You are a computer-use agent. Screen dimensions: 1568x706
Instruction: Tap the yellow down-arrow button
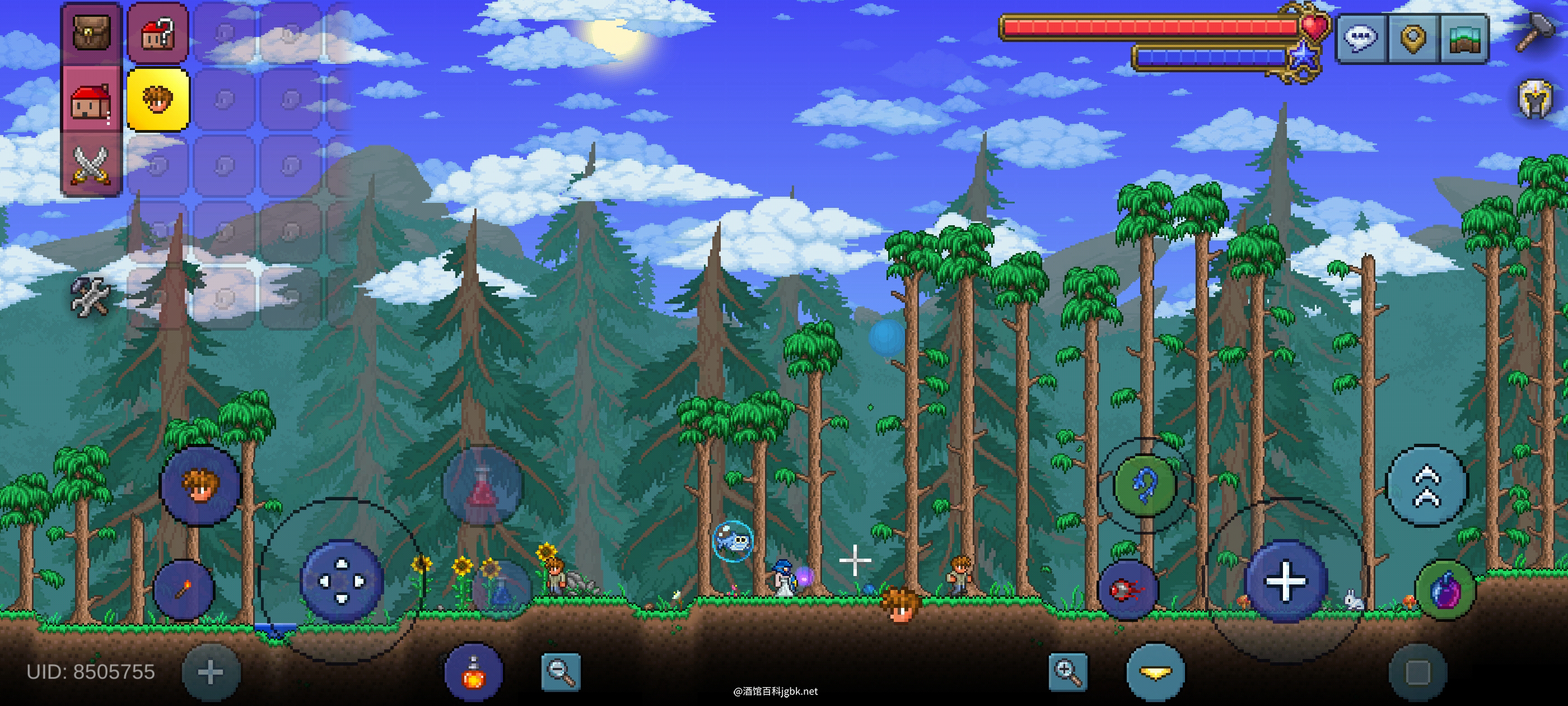point(1155,672)
